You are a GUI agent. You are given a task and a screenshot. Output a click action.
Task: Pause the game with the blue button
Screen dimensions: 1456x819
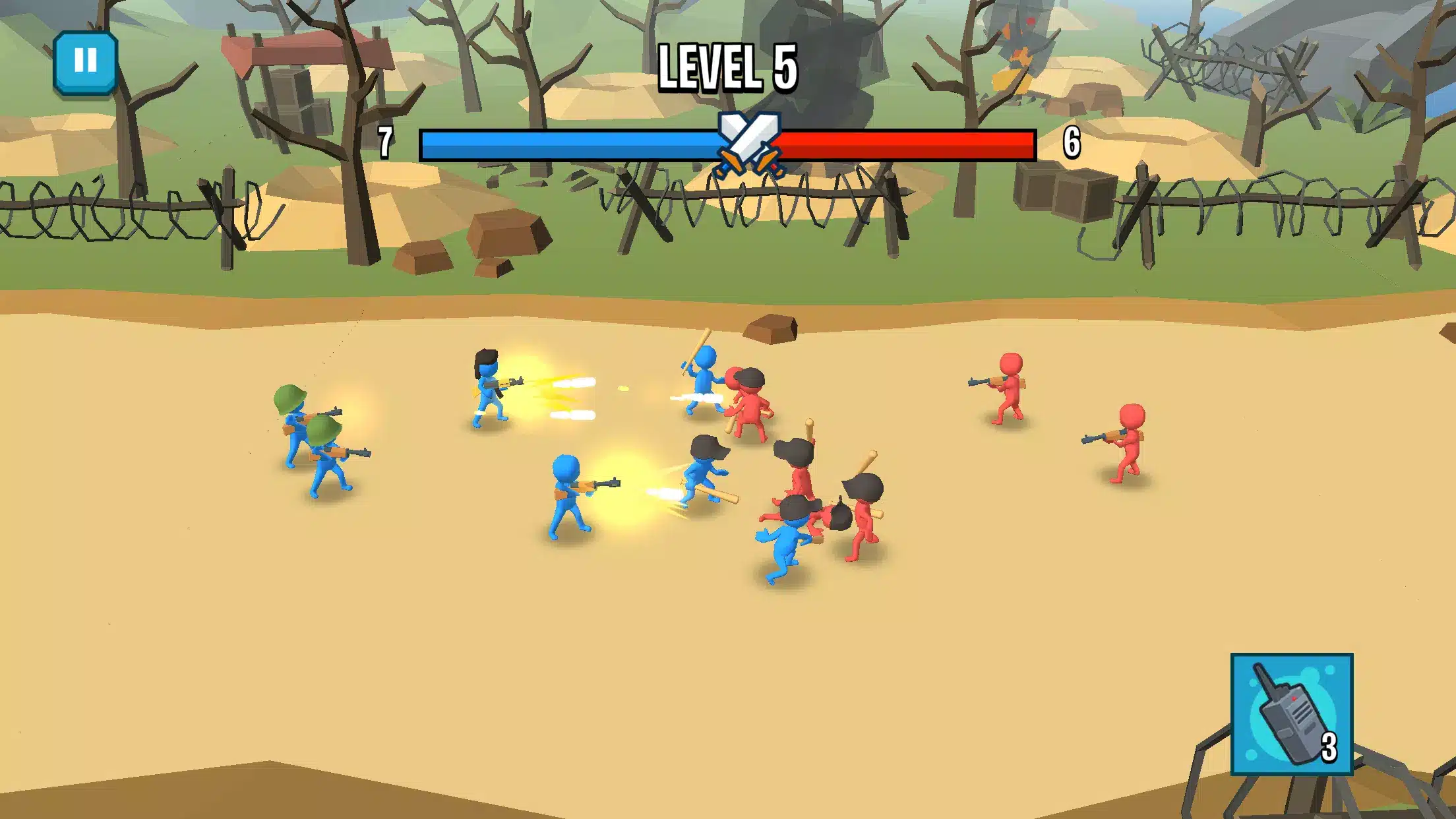coord(85,62)
